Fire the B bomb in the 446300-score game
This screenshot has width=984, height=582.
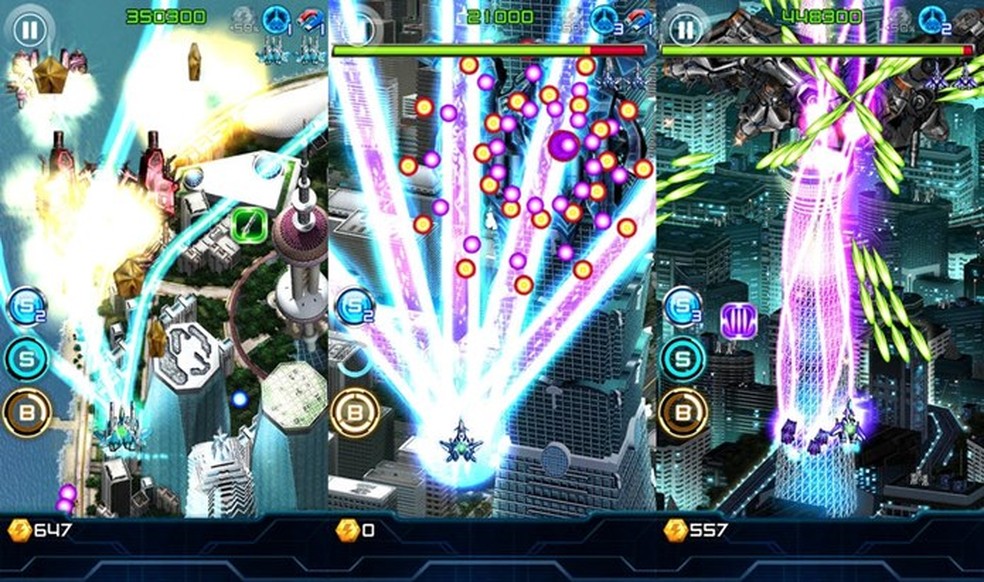(683, 412)
